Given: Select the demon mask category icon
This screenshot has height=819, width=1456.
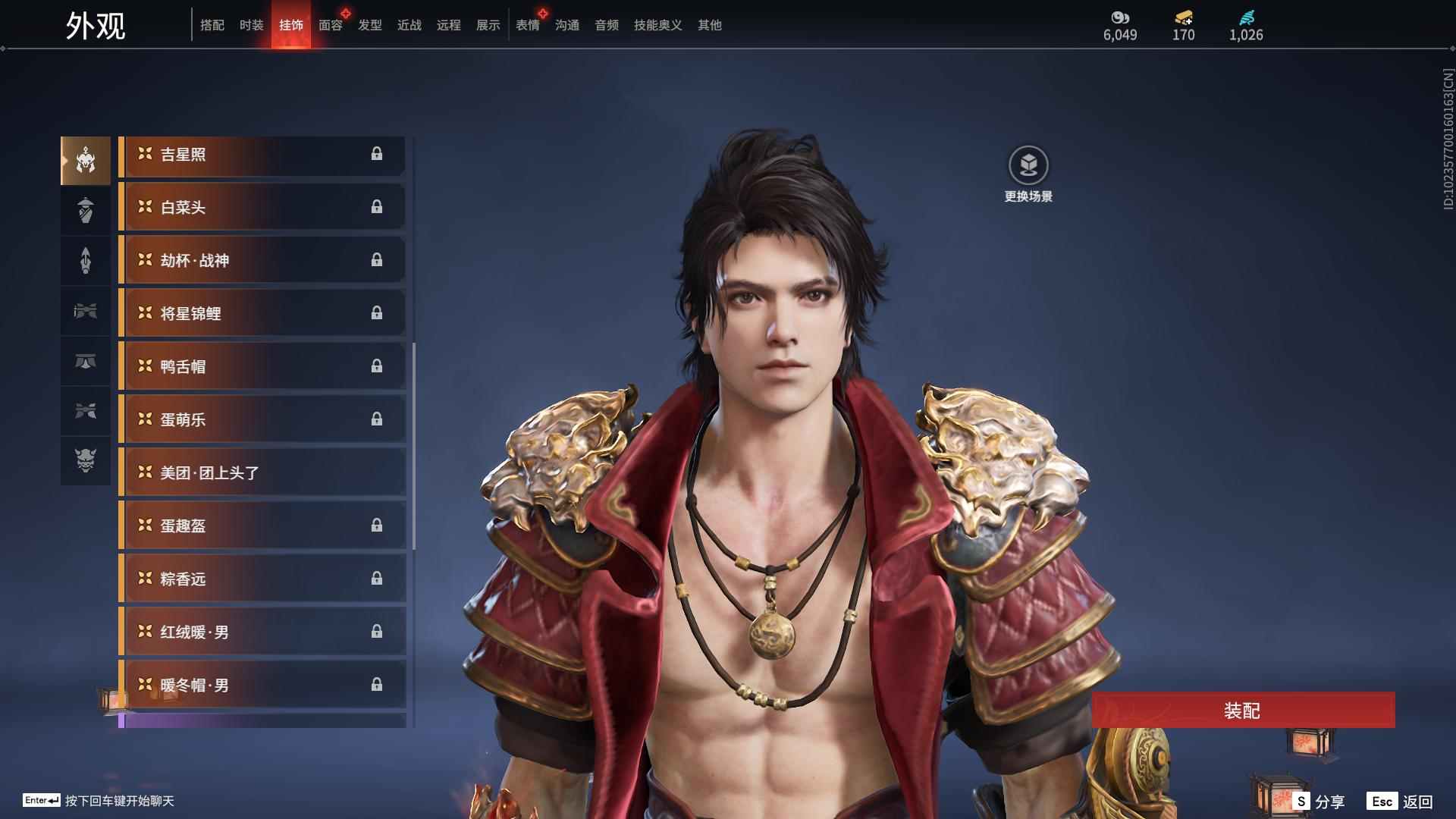Looking at the screenshot, I should [x=86, y=460].
